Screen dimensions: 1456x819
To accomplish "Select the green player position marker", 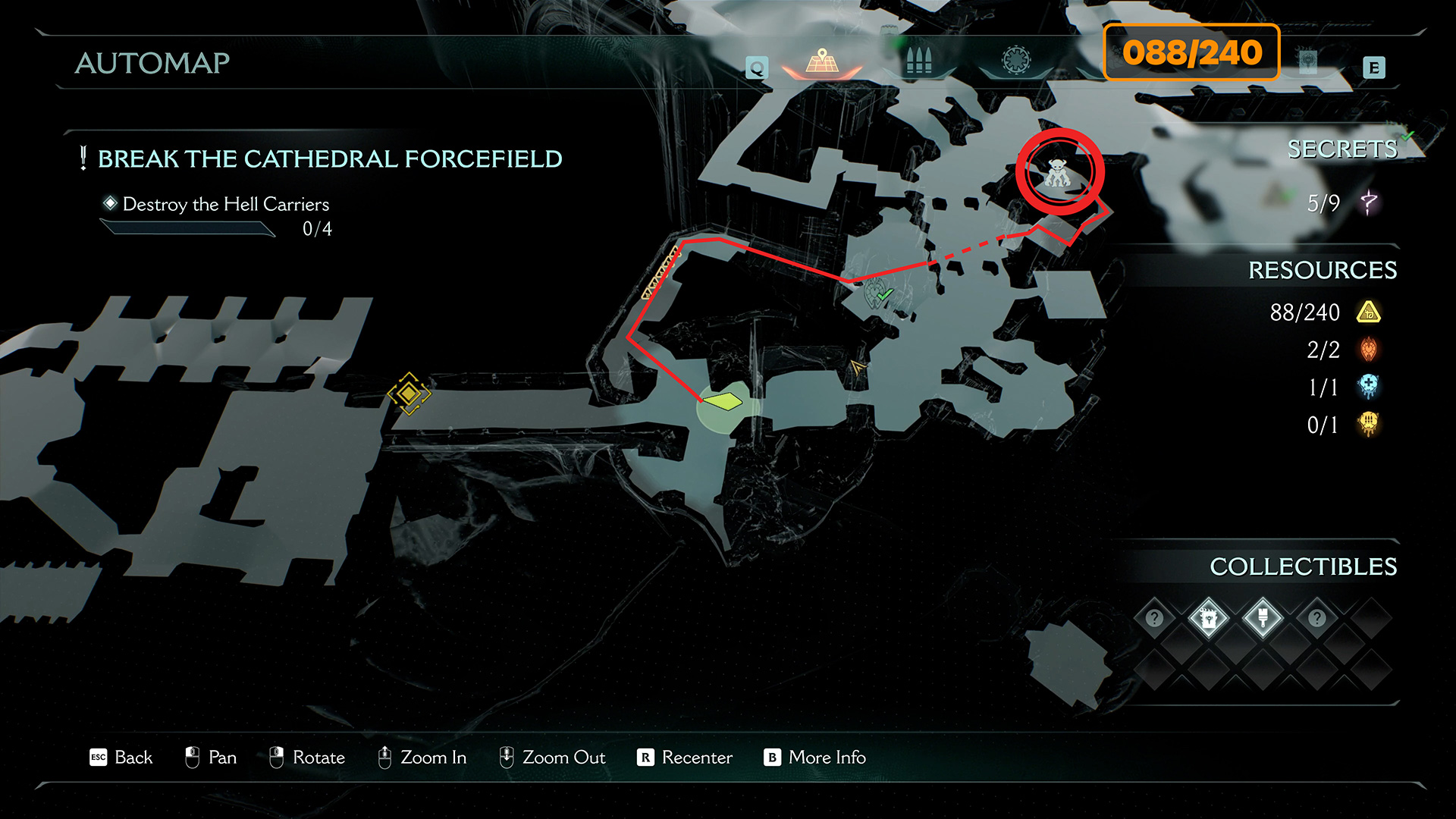I will tap(723, 401).
